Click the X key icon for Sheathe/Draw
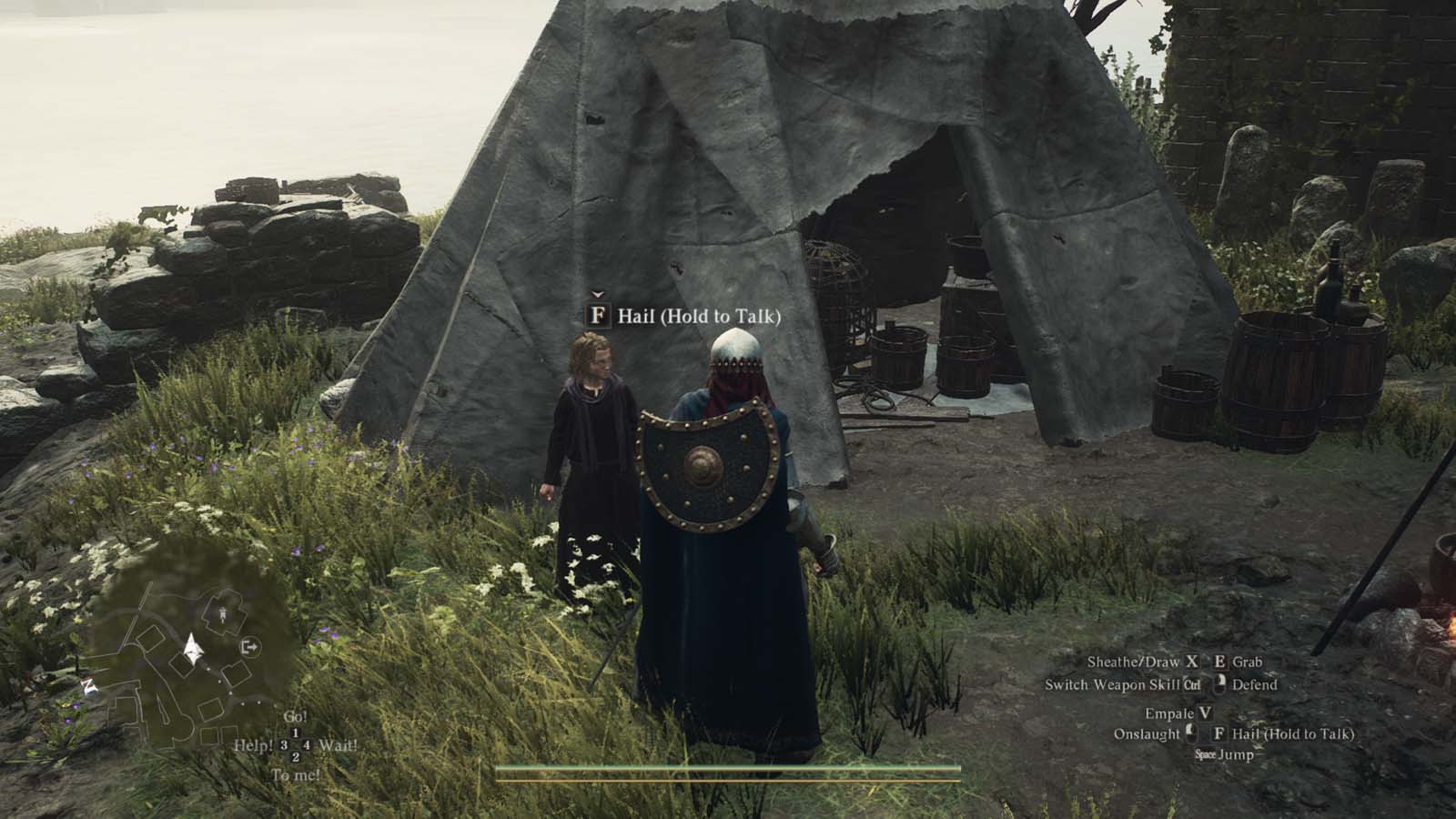This screenshot has height=819, width=1456. [x=1192, y=662]
